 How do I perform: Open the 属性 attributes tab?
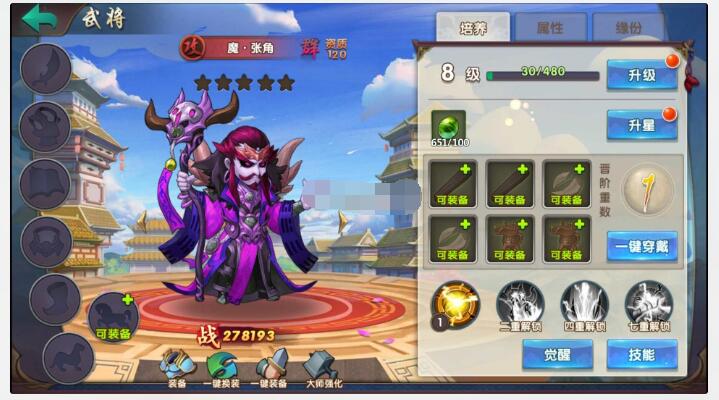[550, 28]
